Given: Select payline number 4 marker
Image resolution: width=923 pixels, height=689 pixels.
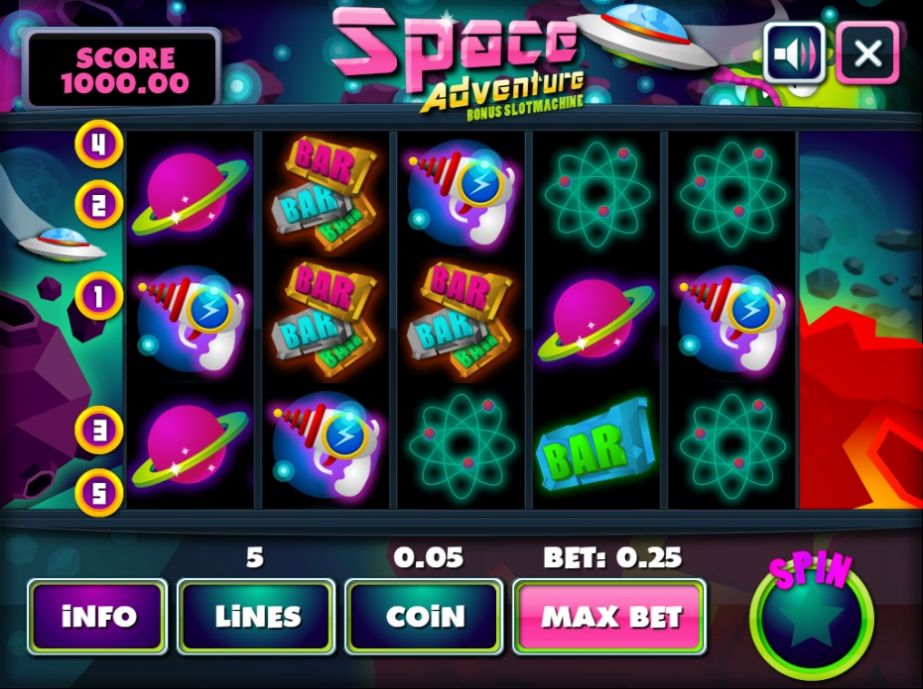Looking at the screenshot, I should tap(98, 144).
